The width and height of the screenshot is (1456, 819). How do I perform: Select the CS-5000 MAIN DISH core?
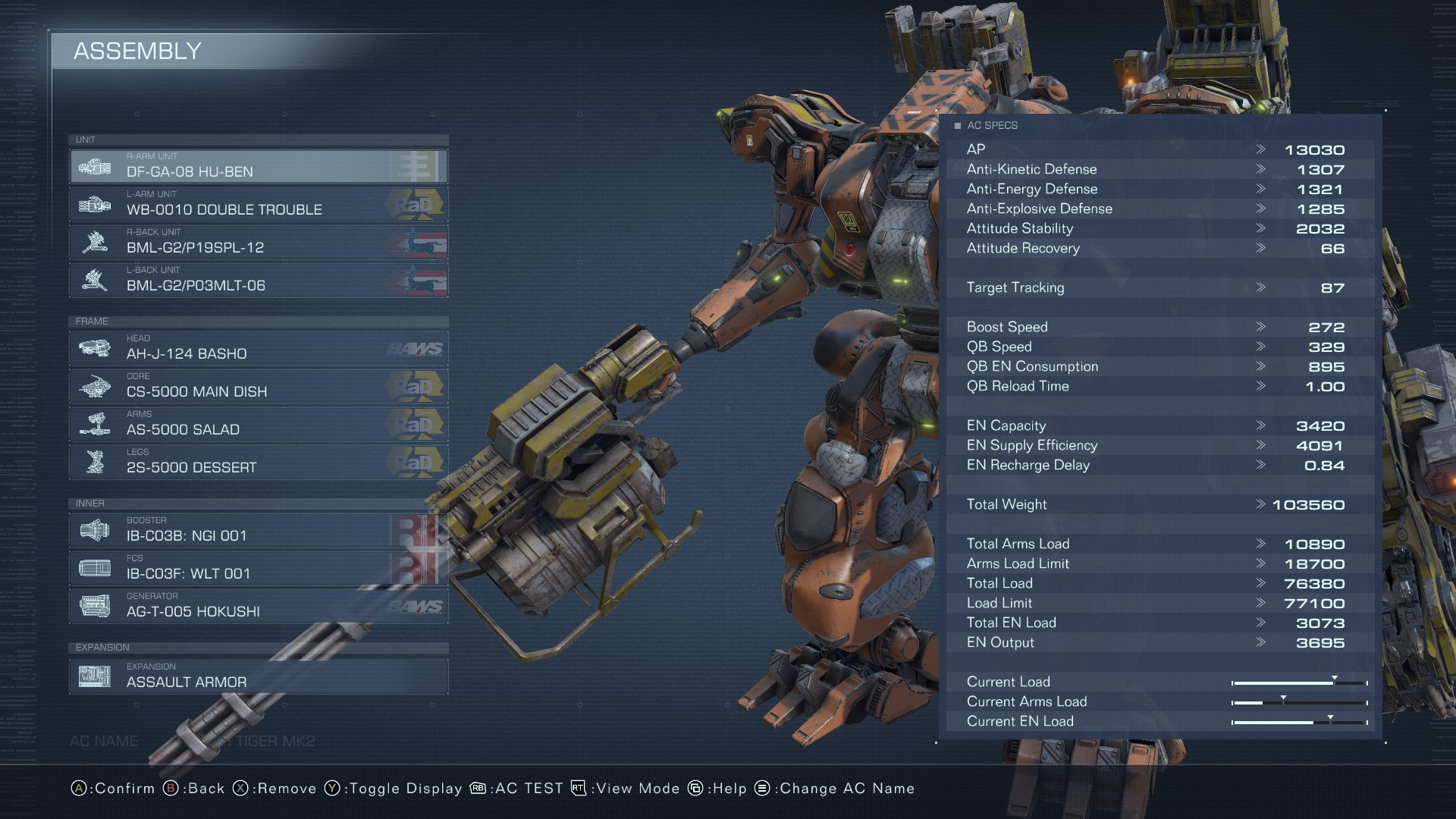pos(258,386)
